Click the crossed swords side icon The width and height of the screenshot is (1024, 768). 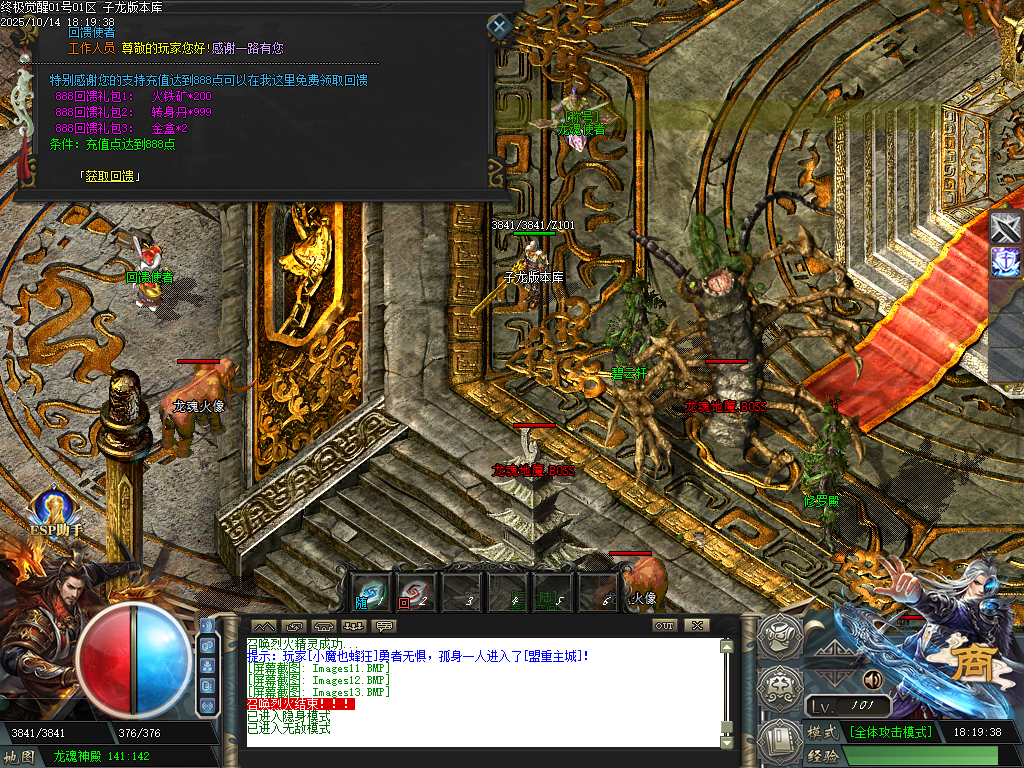[1005, 227]
